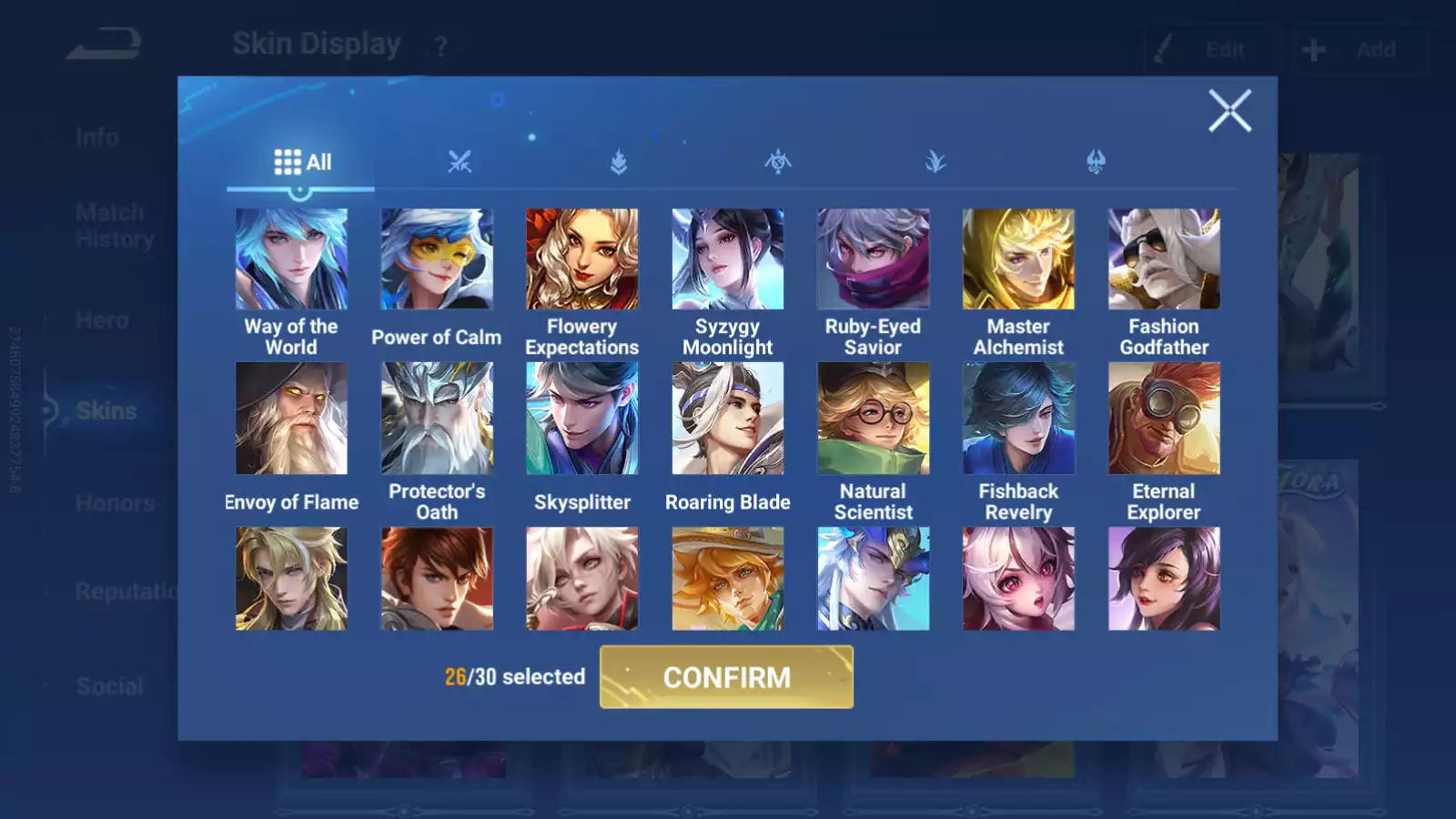Select the Envoy of Flame skin
The width and height of the screenshot is (1456, 819).
(291, 419)
